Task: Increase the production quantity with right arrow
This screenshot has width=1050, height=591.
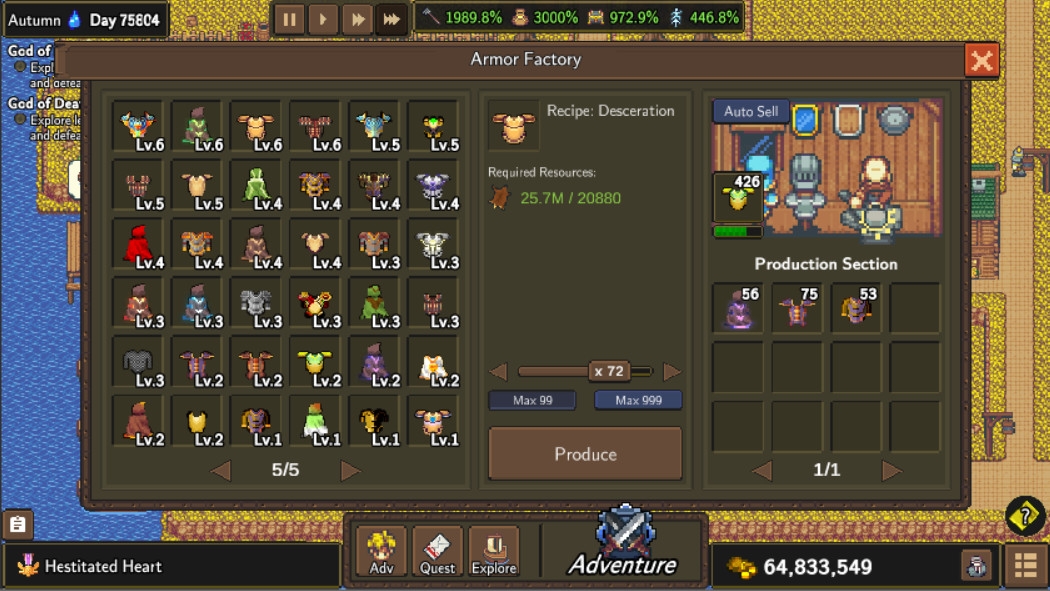Action: tap(672, 372)
